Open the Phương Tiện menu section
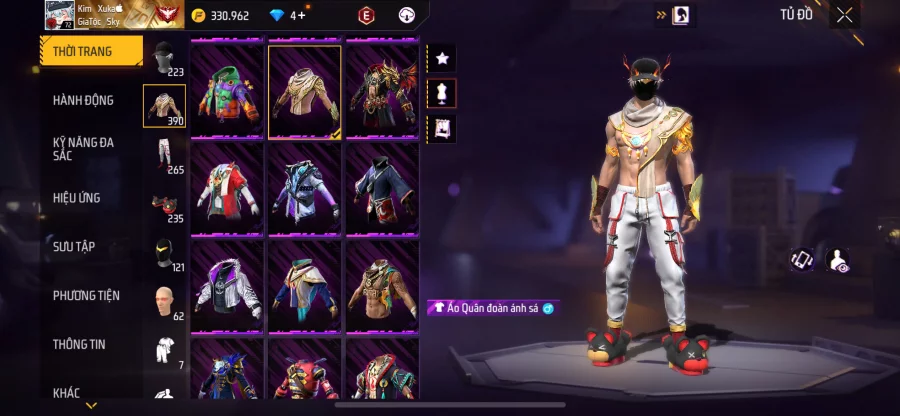Screen dimensions: 900x416 coord(86,295)
